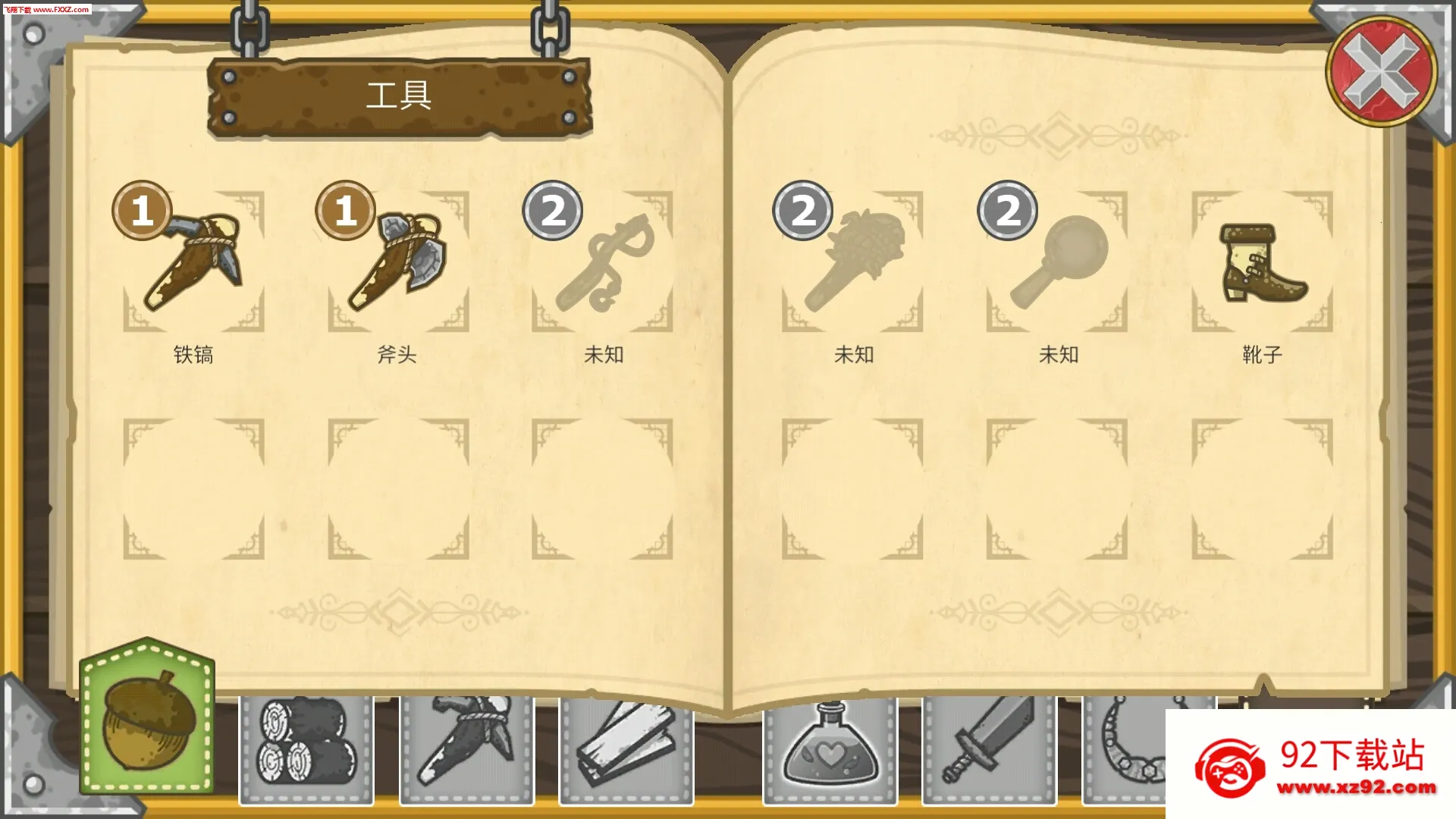Image resolution: width=1456 pixels, height=819 pixels.
Task: Close the crafting book
Action: click(1381, 72)
